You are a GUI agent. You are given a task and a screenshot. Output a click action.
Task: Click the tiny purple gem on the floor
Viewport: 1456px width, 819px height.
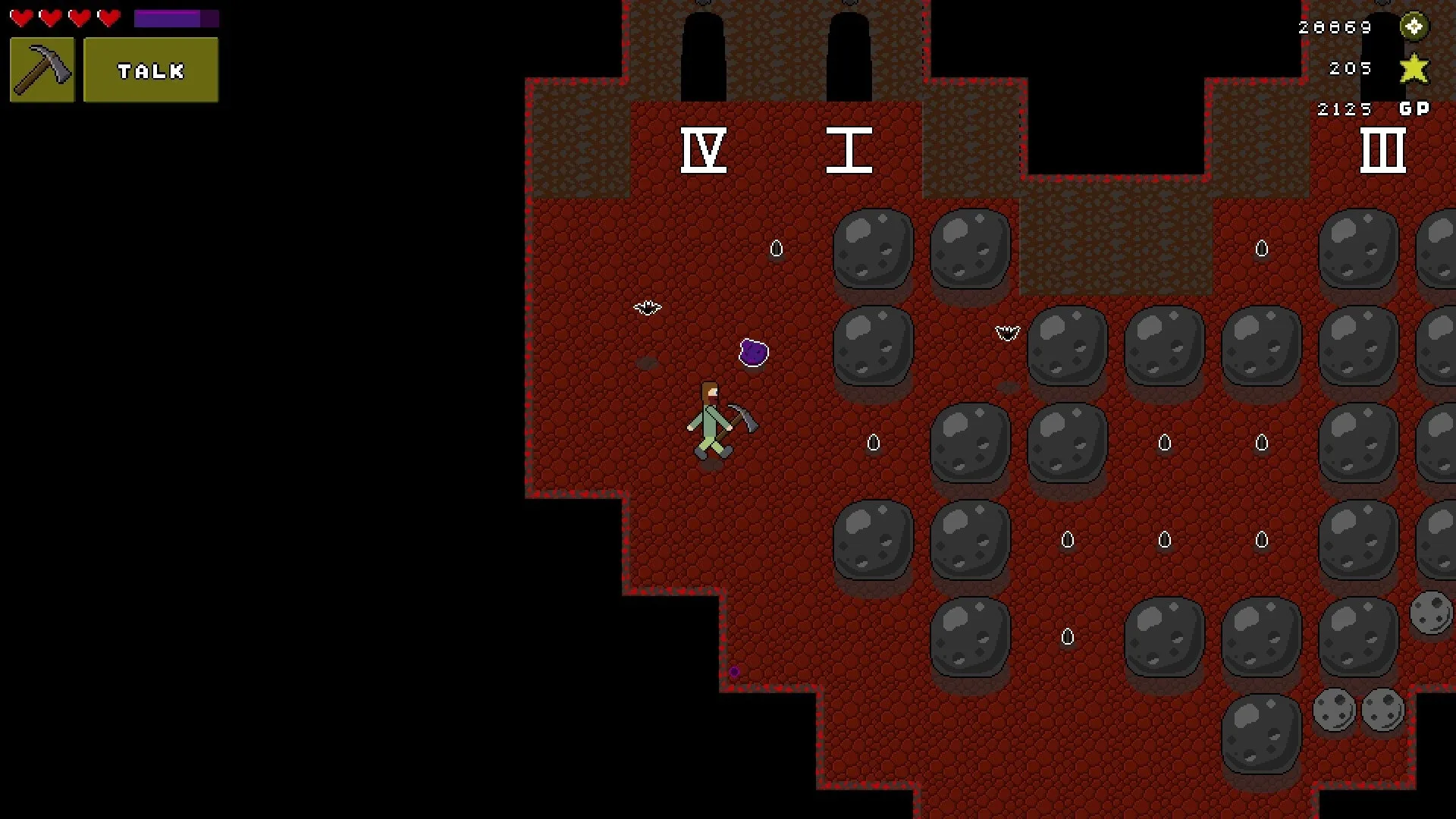[x=734, y=671]
